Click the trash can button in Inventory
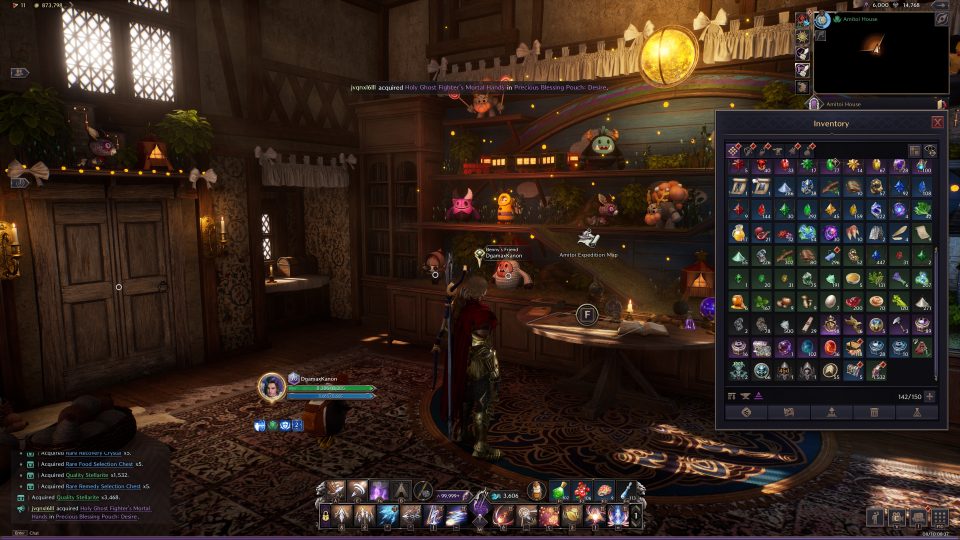Screen dimensions: 960x540 [x=875, y=412]
